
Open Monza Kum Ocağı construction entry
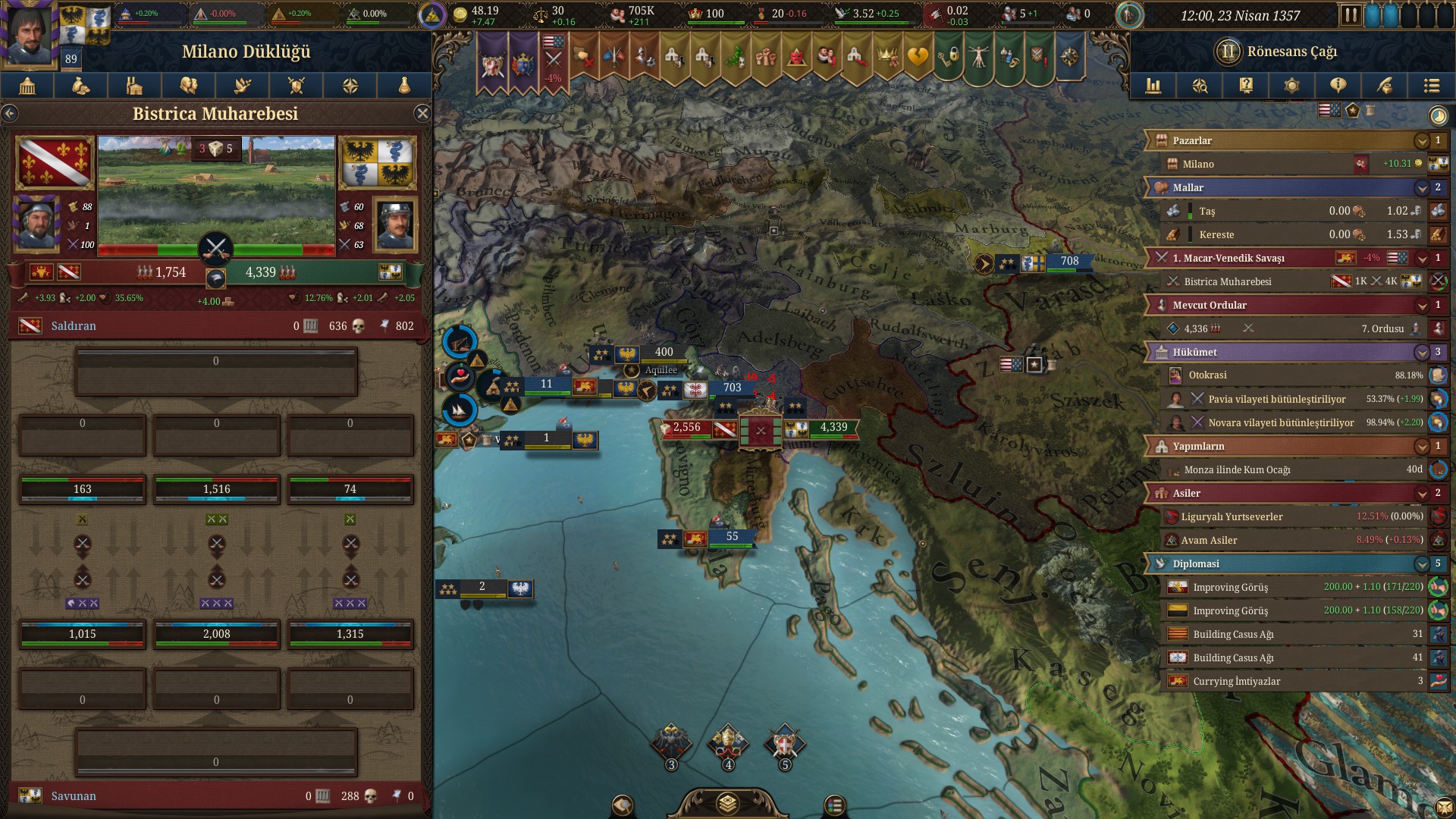point(1236,470)
